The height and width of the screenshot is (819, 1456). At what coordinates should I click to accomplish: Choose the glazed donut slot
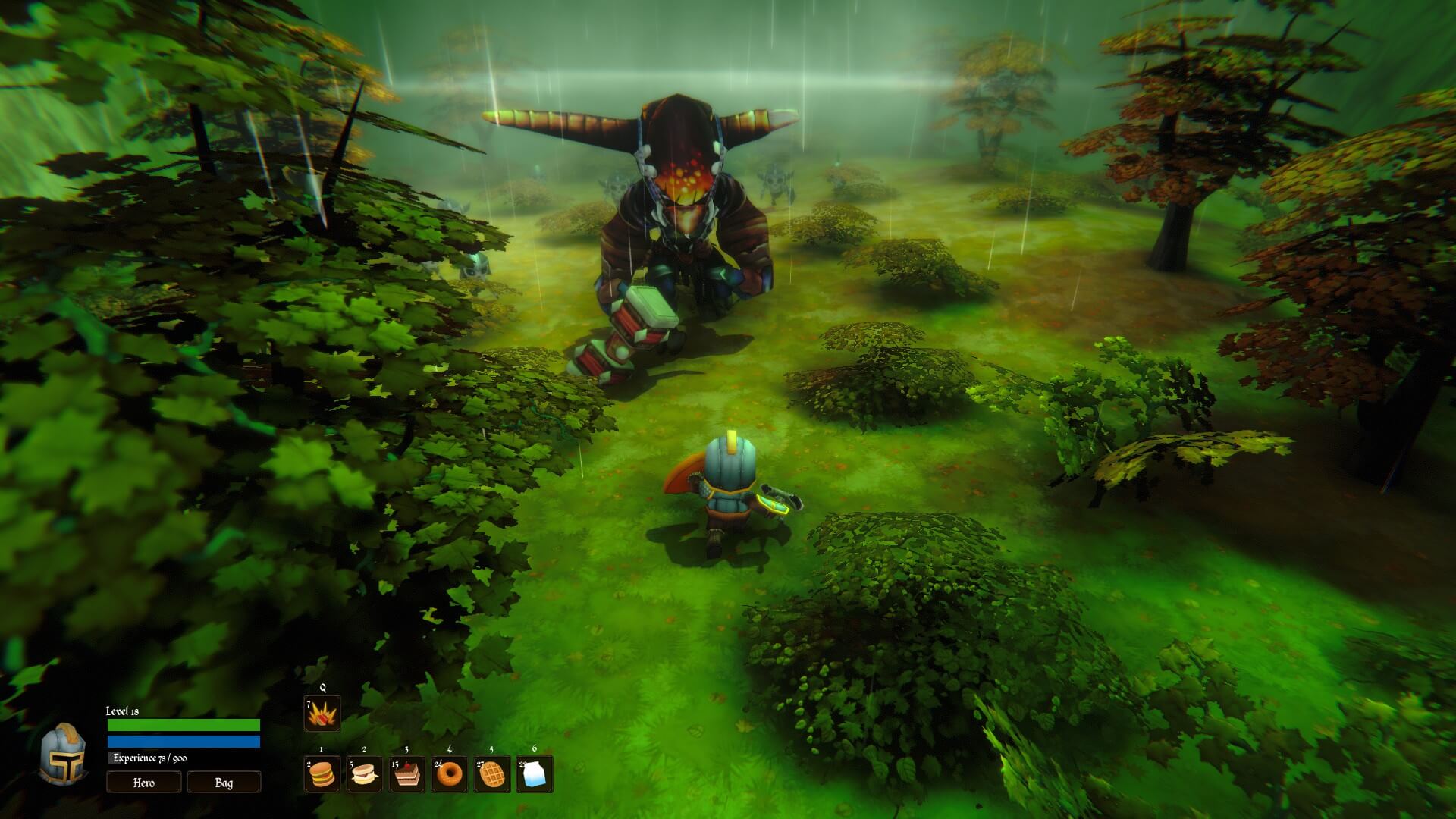(450, 774)
